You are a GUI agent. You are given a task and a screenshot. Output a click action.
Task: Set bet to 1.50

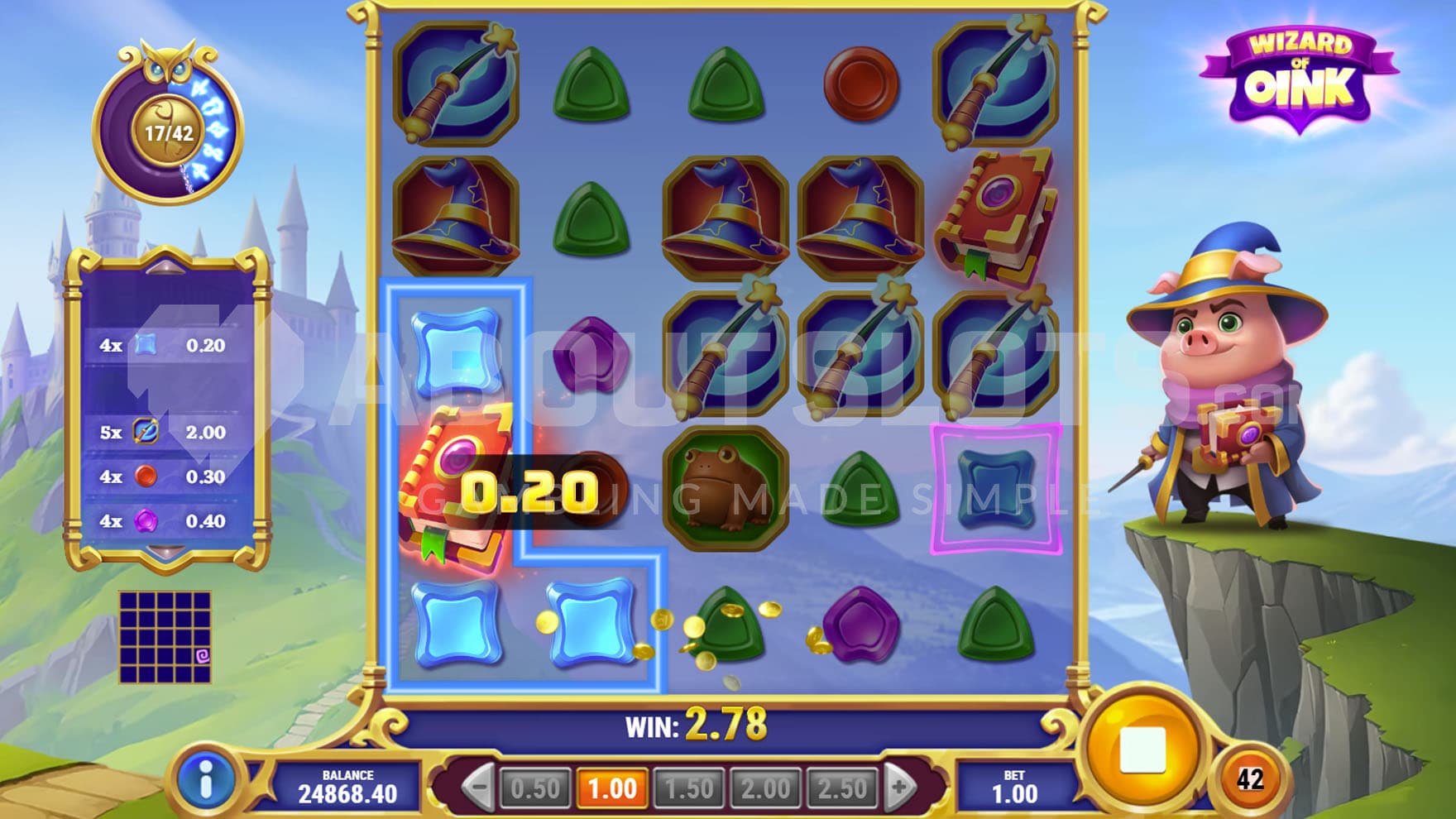pos(688,788)
